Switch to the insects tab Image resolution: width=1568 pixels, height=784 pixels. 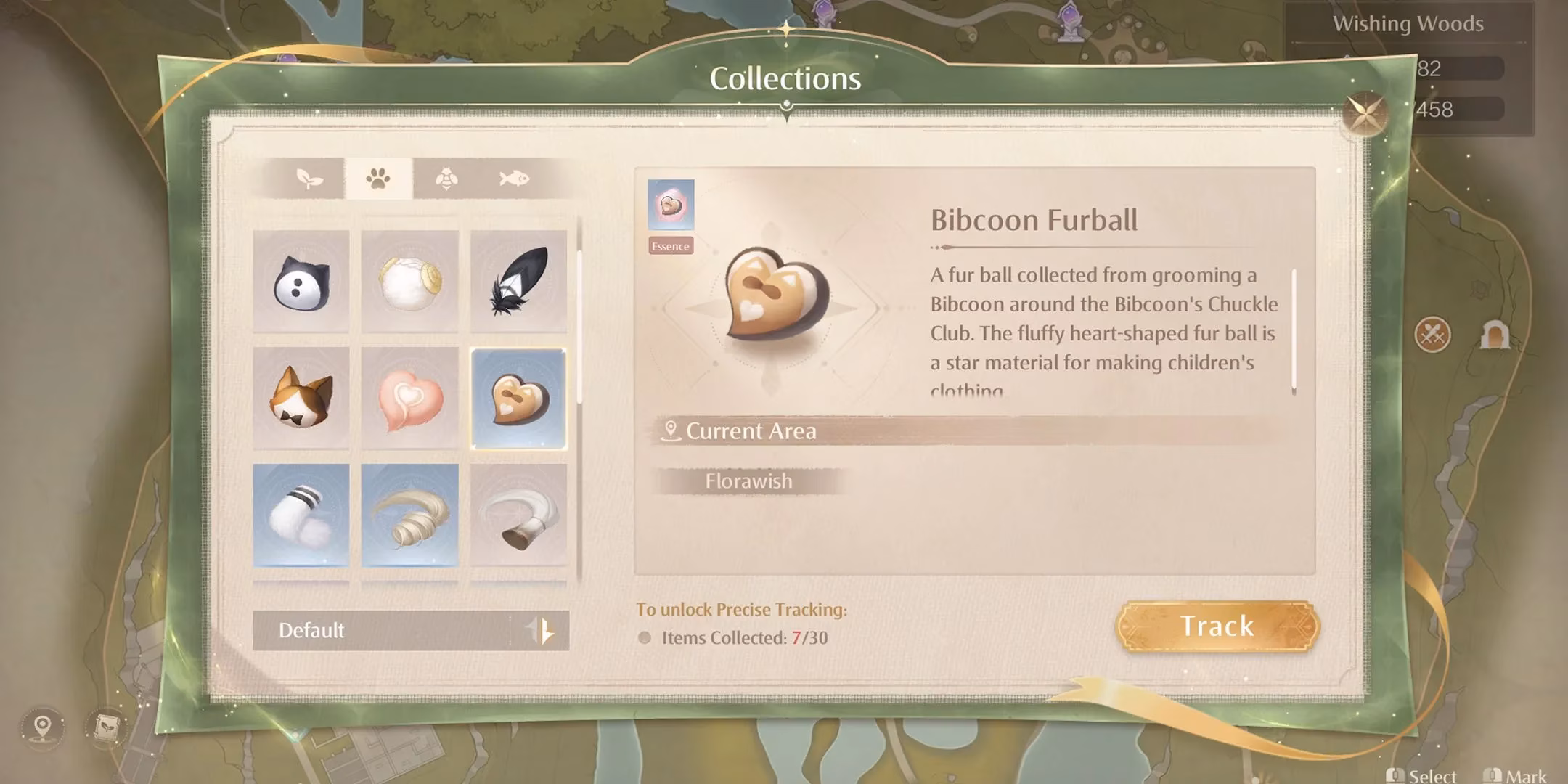[446, 179]
